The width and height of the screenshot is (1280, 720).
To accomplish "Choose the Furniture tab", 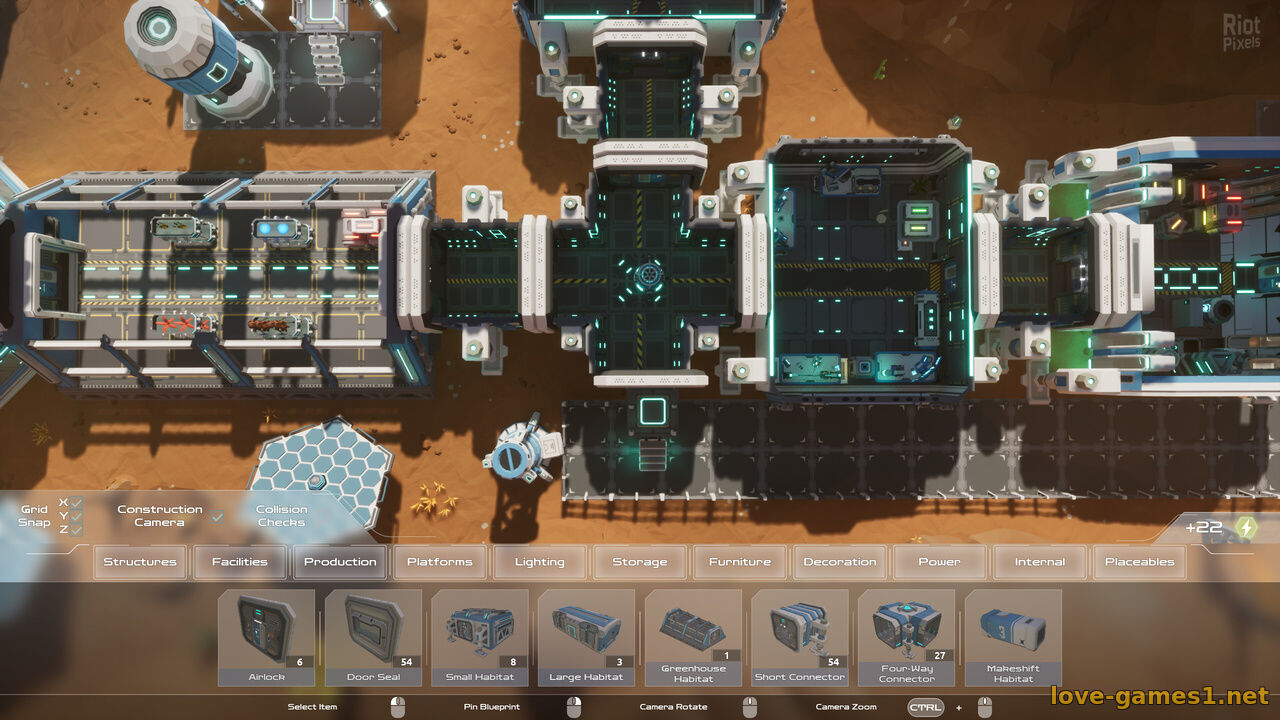I will 740,562.
